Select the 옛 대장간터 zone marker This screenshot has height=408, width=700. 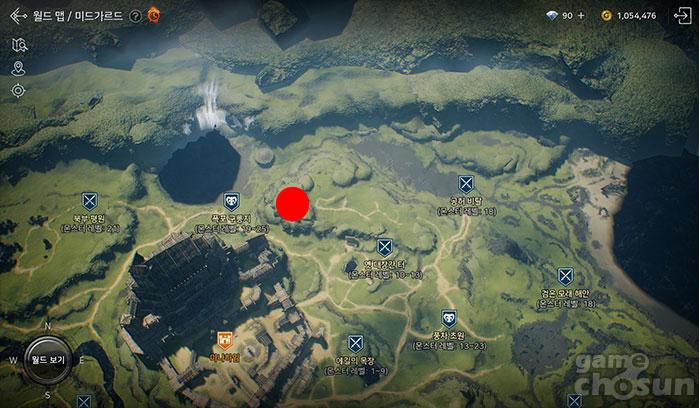(x=385, y=247)
